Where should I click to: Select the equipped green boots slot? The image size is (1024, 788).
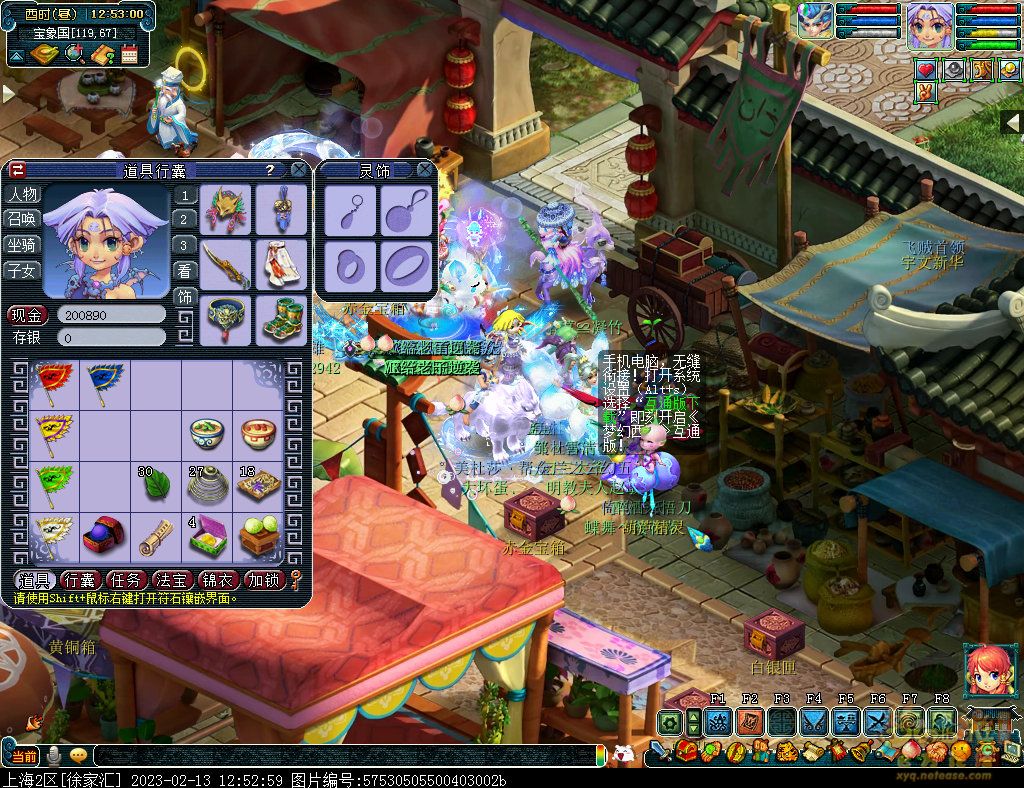pos(280,320)
